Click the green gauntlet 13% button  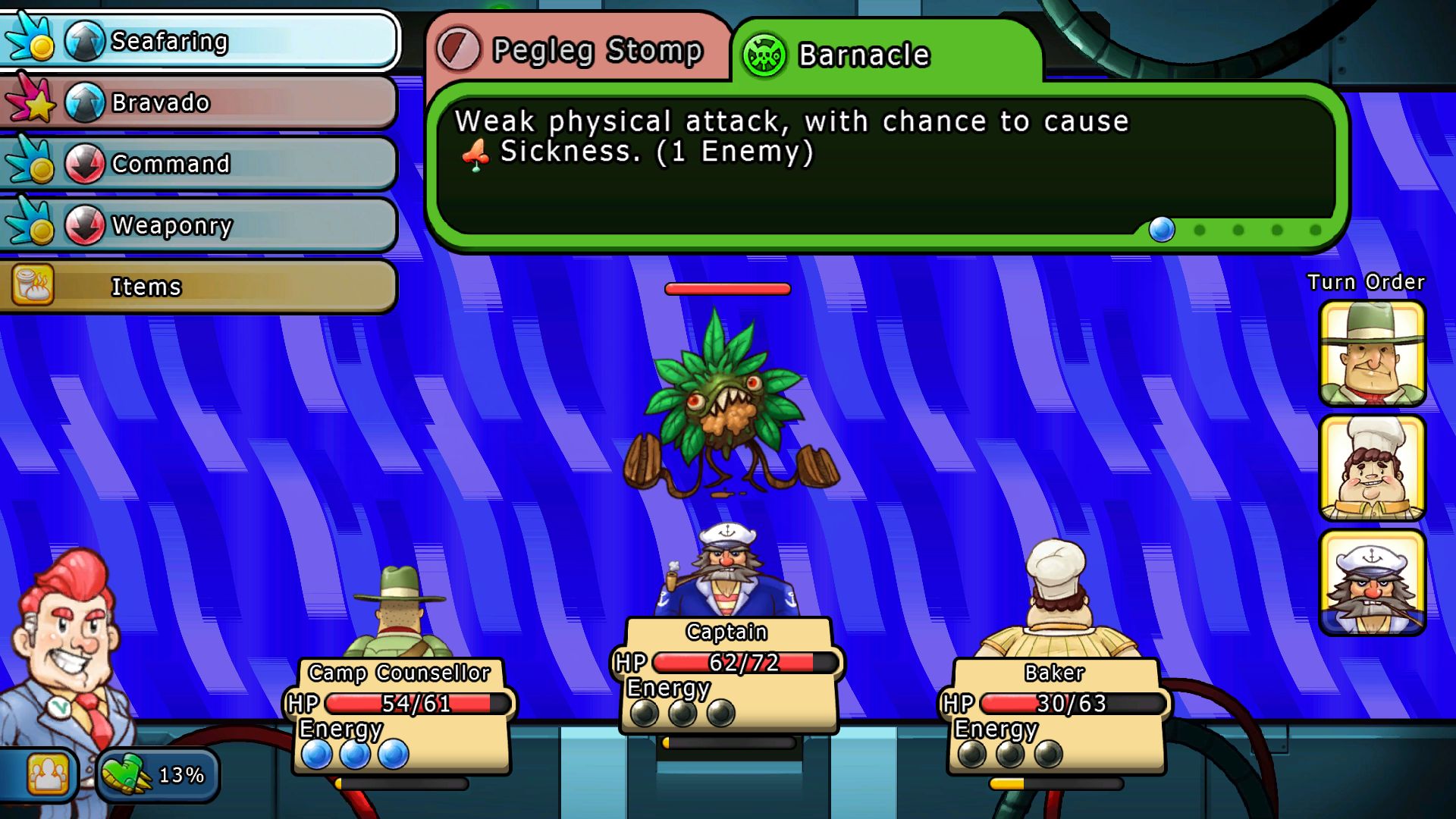point(157,774)
